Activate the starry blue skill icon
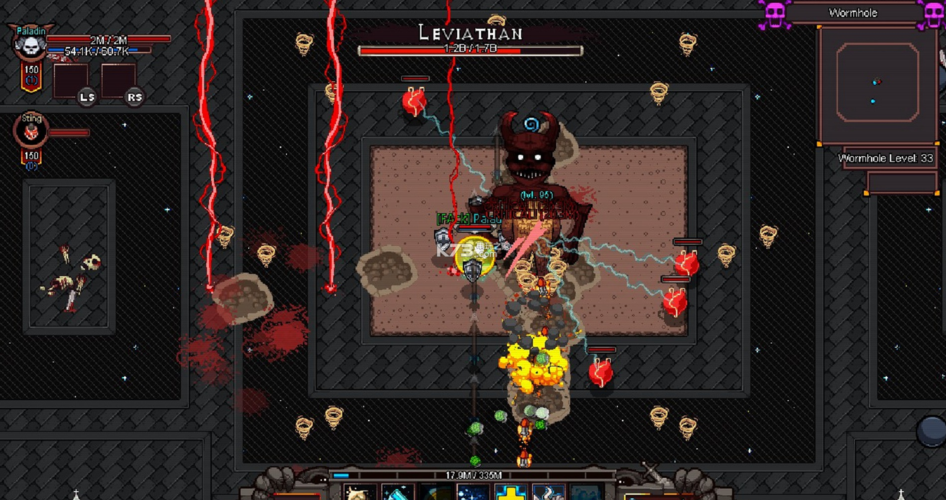 click(x=472, y=493)
